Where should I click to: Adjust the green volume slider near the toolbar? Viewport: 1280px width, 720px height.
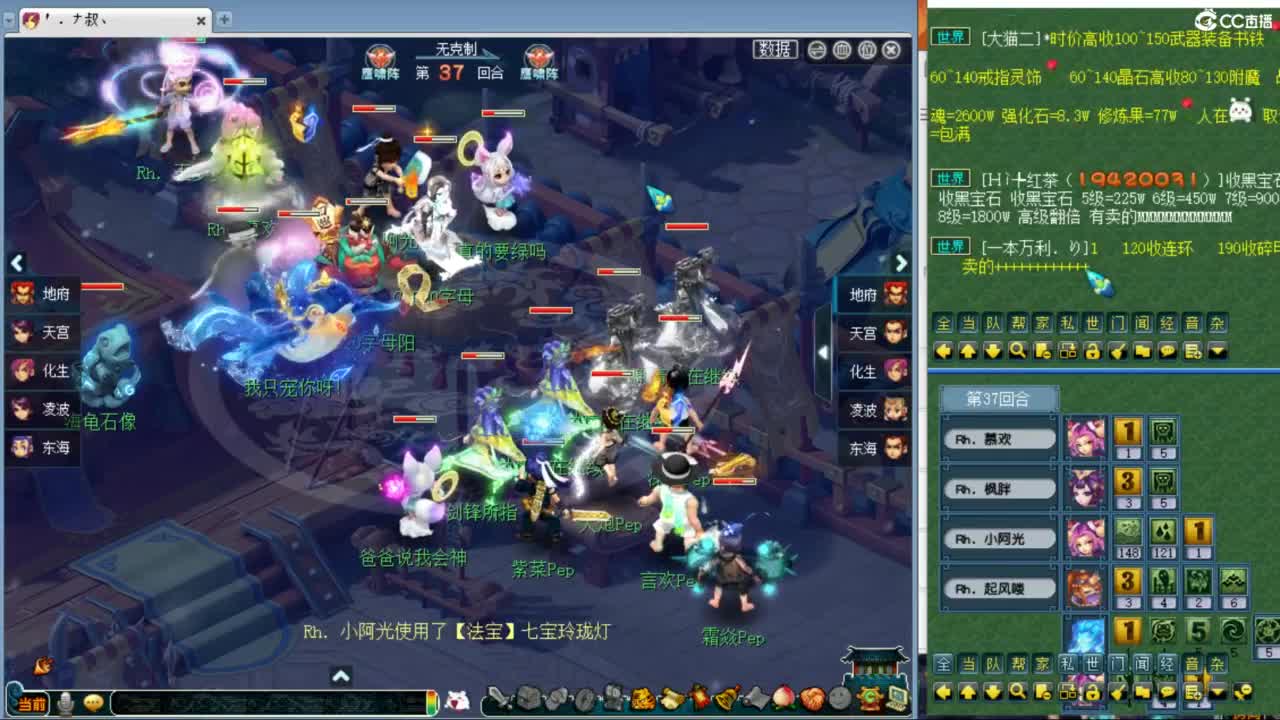430,700
